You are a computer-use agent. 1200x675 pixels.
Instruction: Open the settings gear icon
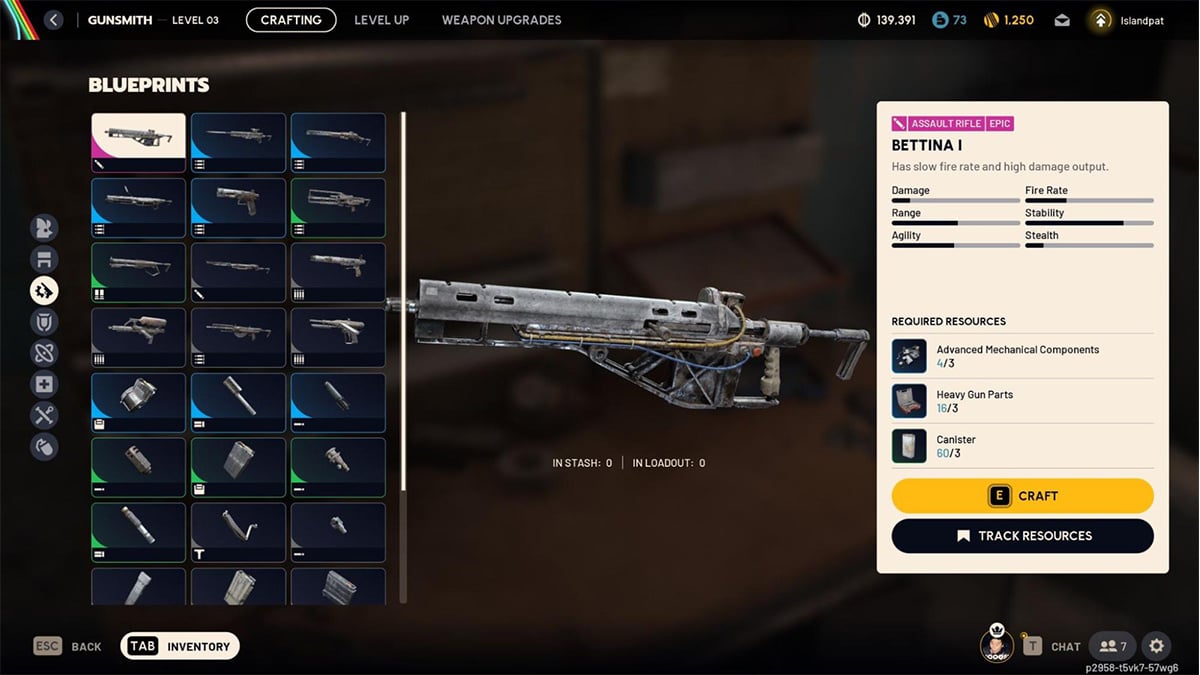click(1156, 646)
